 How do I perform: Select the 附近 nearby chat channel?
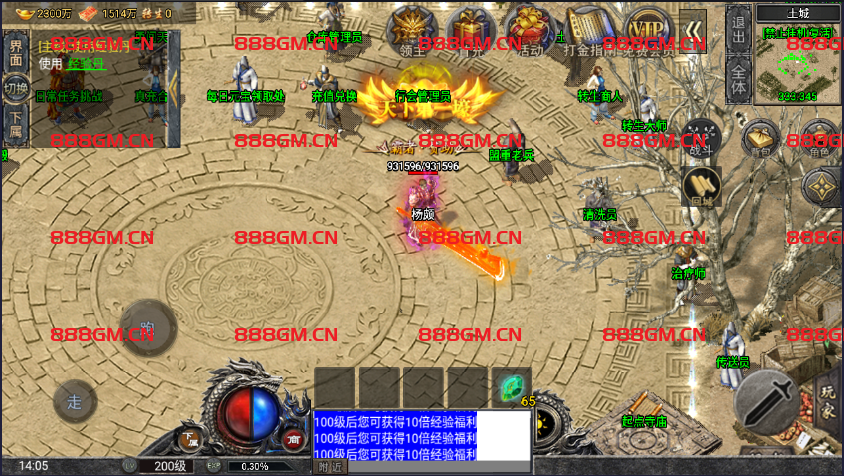pos(330,466)
